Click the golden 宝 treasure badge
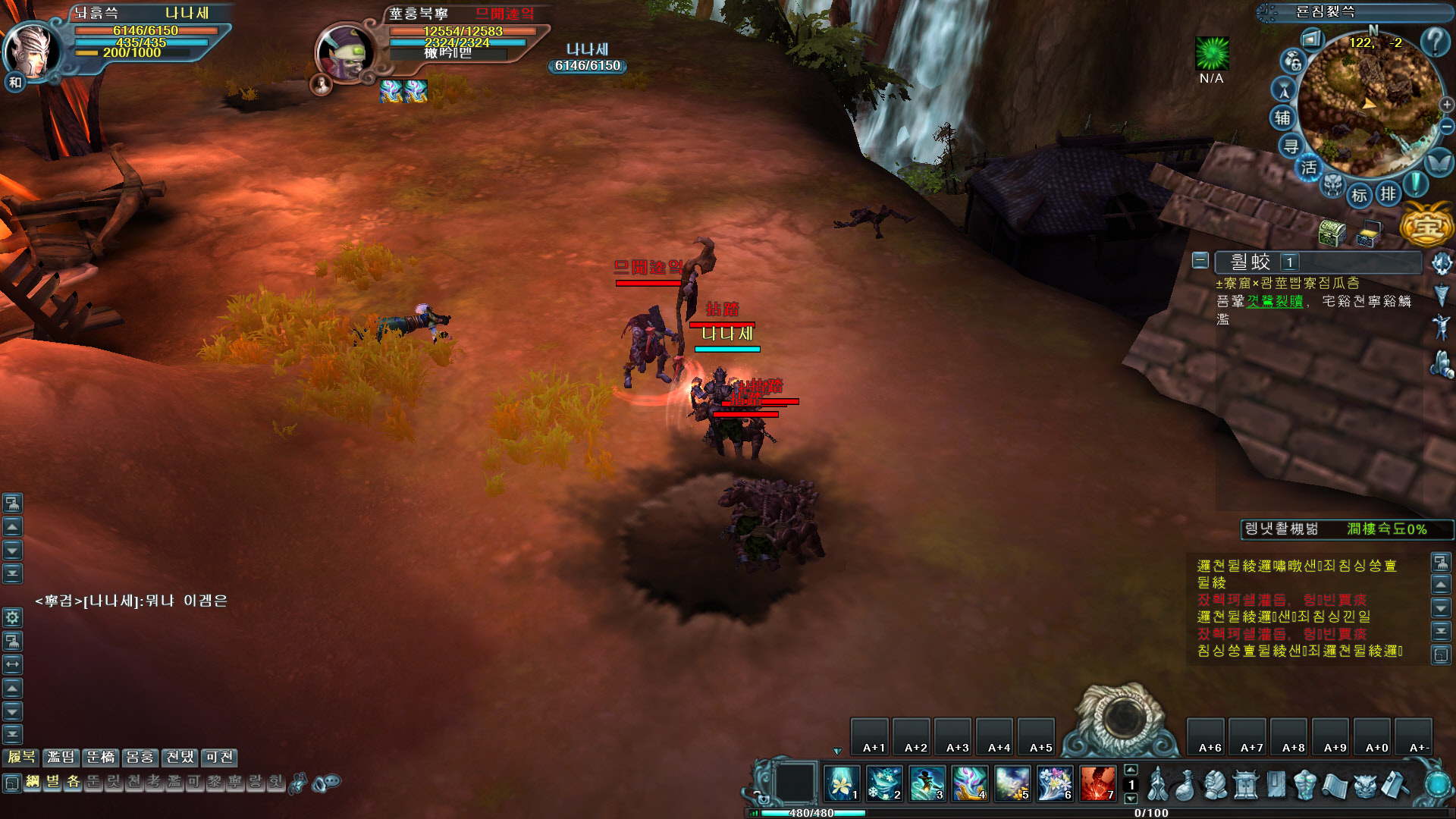 point(1426,224)
